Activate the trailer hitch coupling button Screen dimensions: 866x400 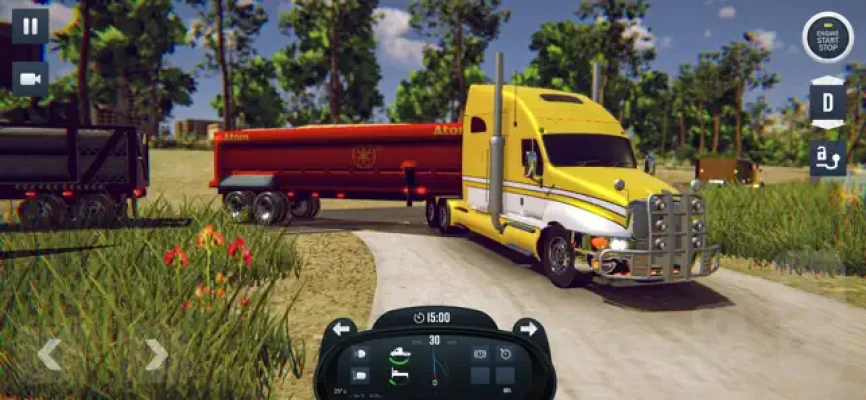(x=827, y=158)
